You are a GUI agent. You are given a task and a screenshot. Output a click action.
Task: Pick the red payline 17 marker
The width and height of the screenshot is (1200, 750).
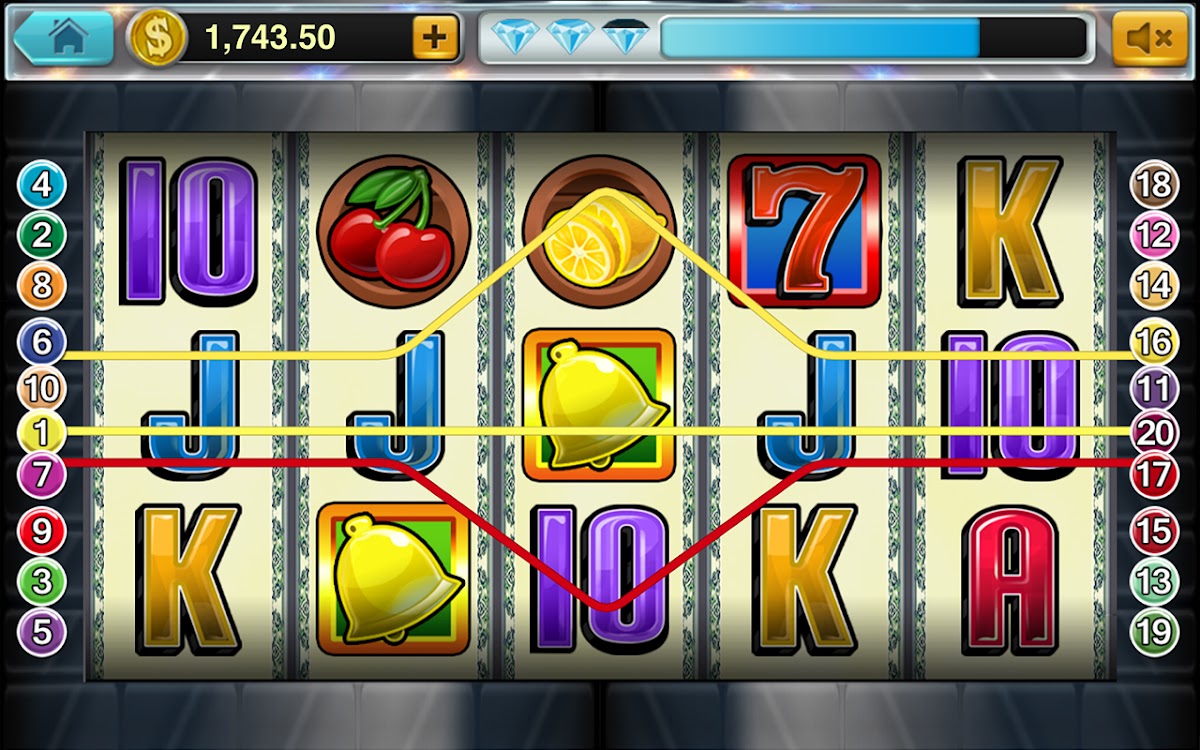pyautogui.click(x=1153, y=474)
